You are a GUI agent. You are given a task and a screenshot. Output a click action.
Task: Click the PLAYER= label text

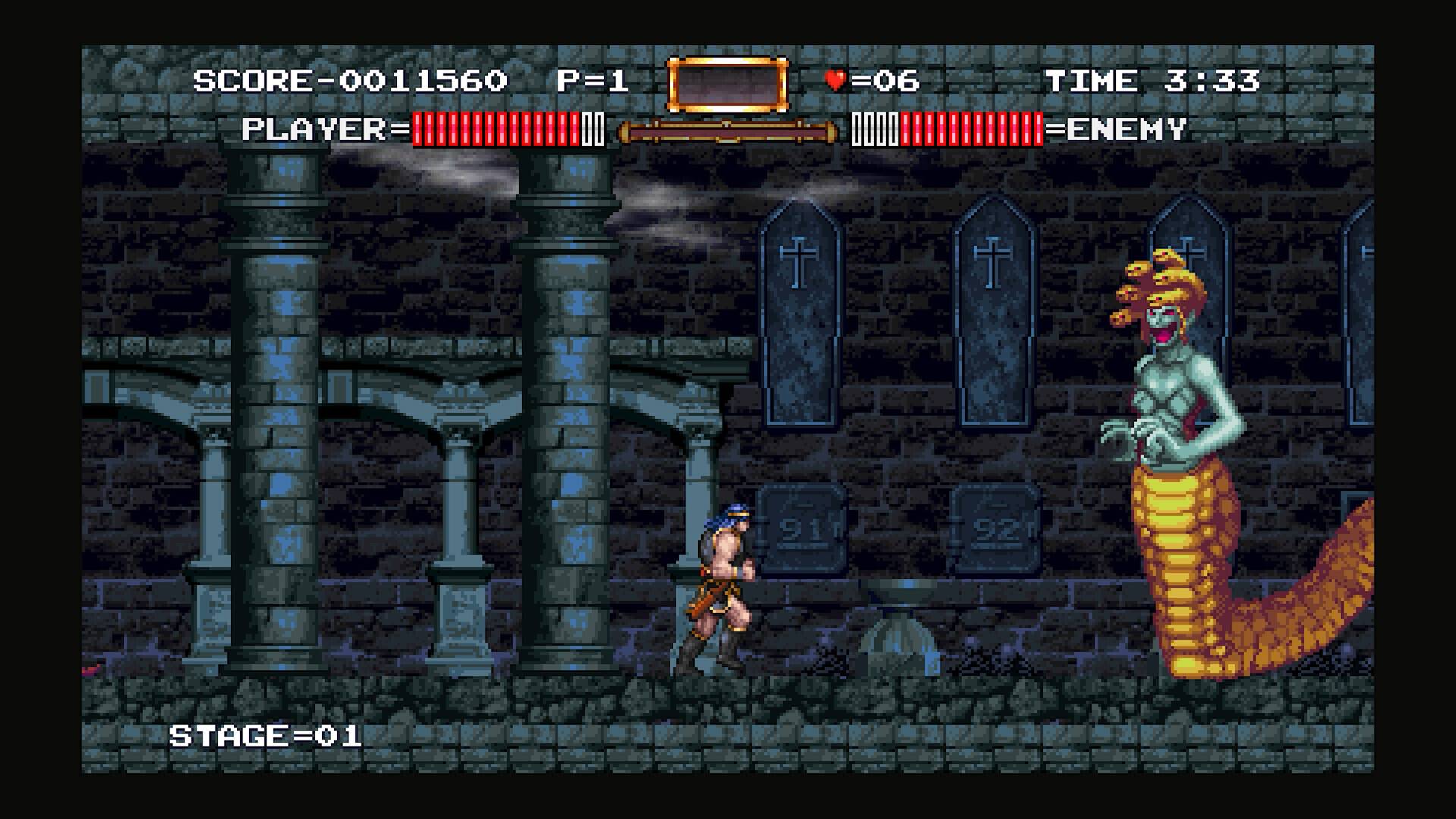pyautogui.click(x=322, y=129)
